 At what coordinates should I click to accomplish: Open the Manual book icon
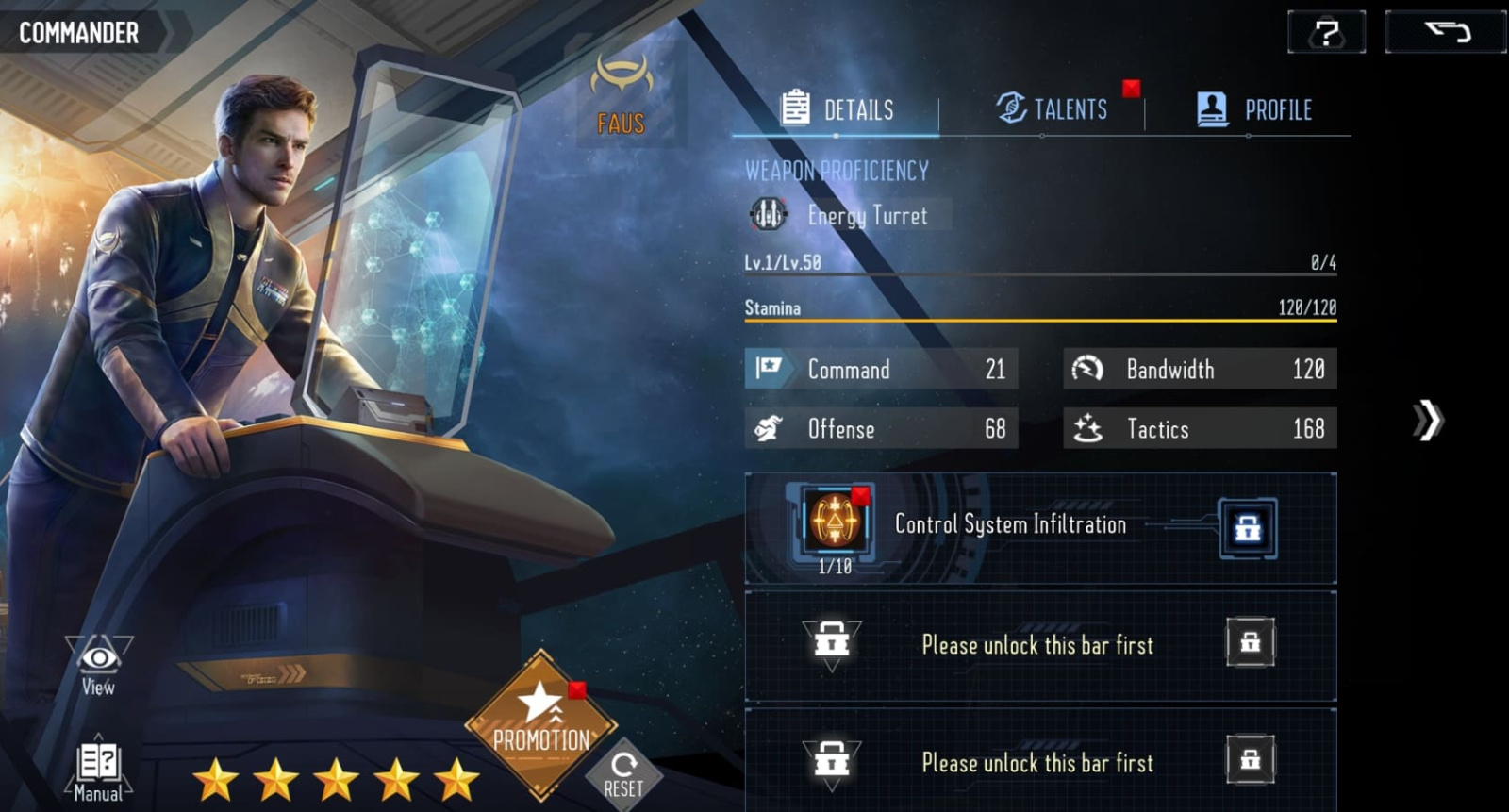click(x=98, y=770)
